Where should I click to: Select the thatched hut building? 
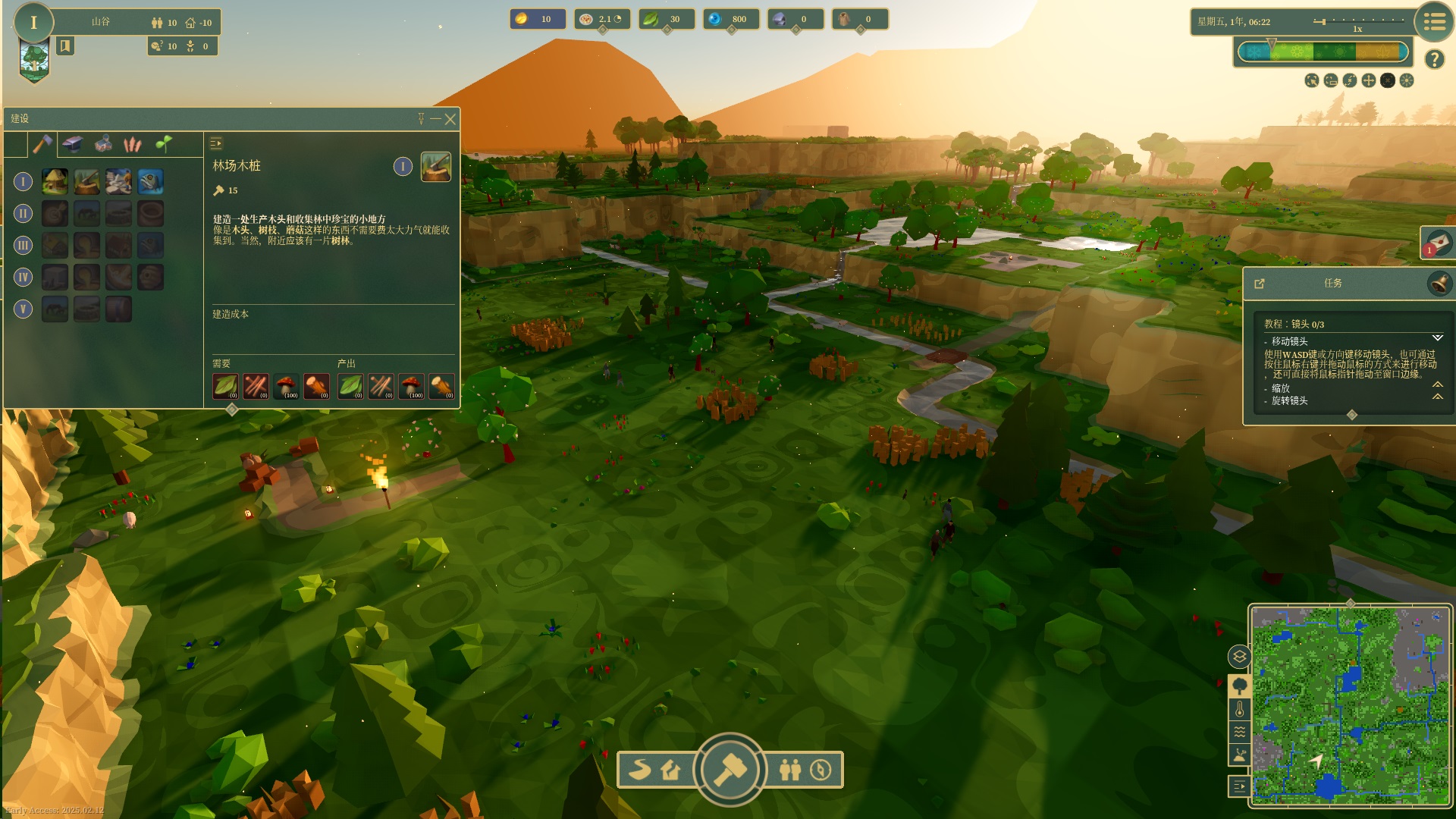55,182
